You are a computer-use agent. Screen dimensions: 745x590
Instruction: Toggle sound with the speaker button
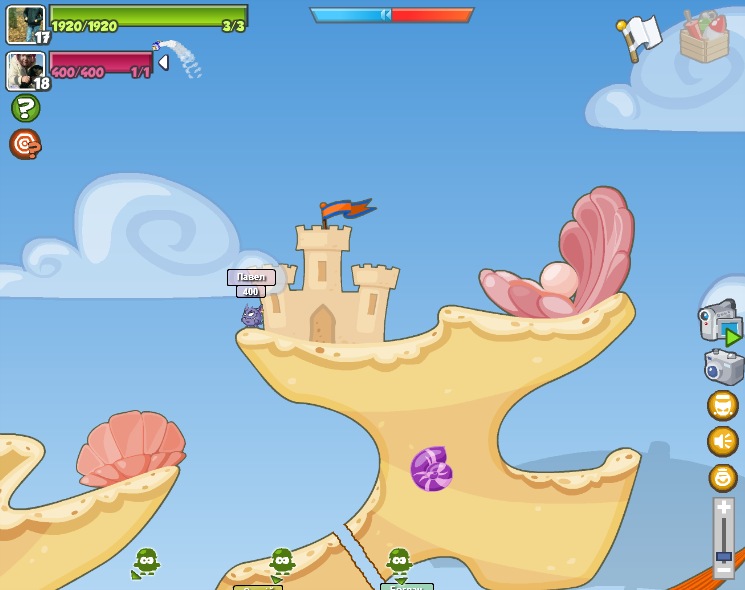tap(722, 441)
